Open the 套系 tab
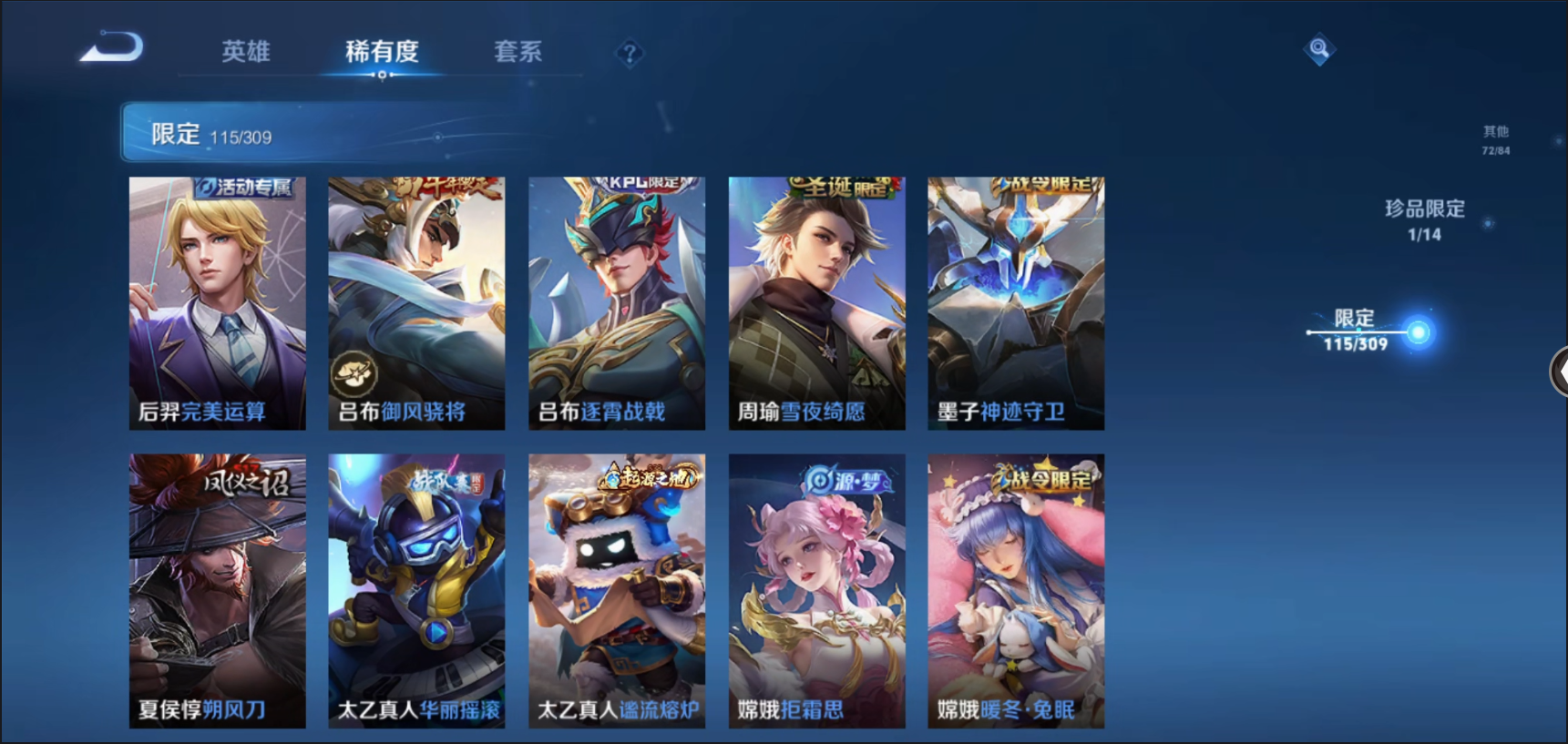This screenshot has height=744, width=1568. (518, 52)
